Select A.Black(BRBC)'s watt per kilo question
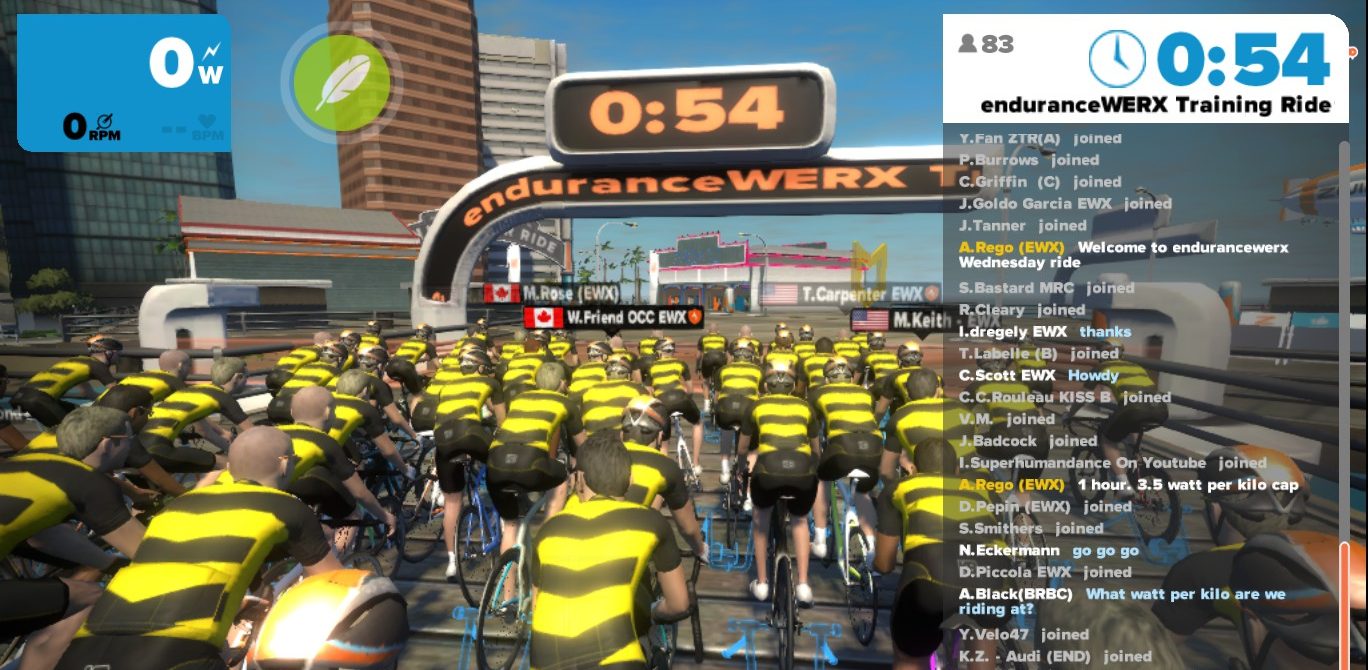Screen dimensions: 1368x670 coord(1122,603)
